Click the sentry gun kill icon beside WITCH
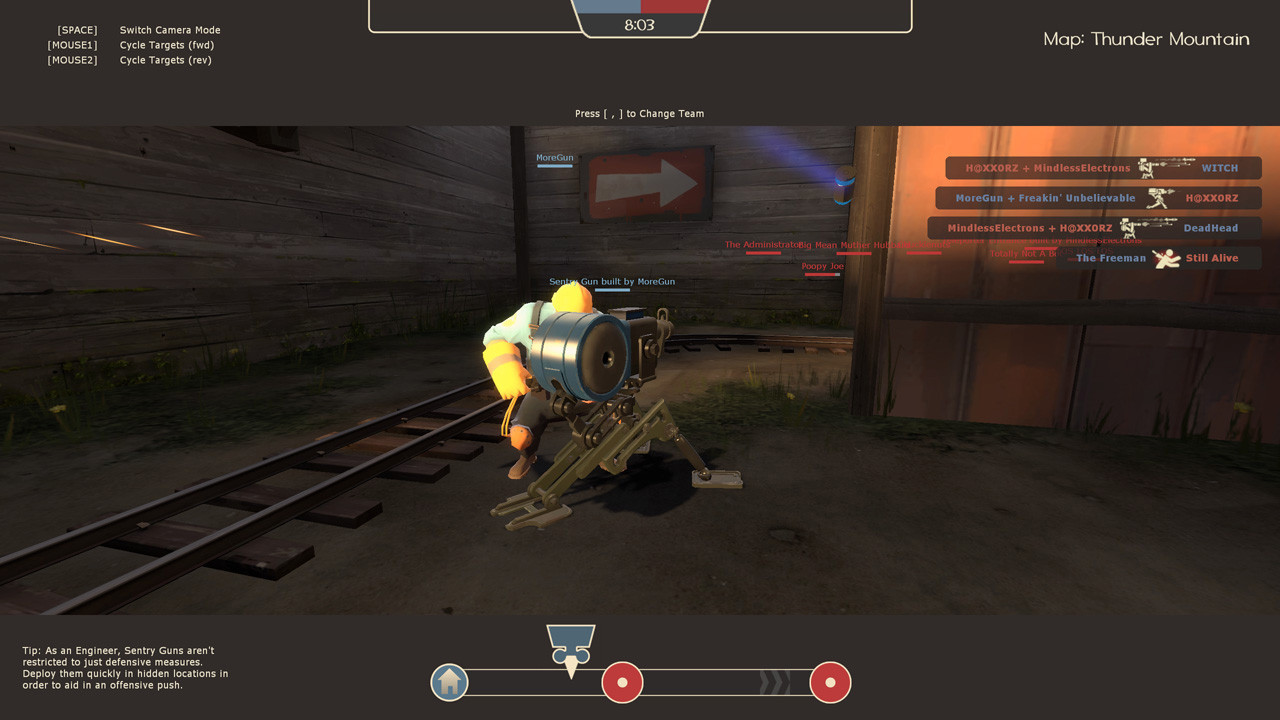 point(1165,168)
